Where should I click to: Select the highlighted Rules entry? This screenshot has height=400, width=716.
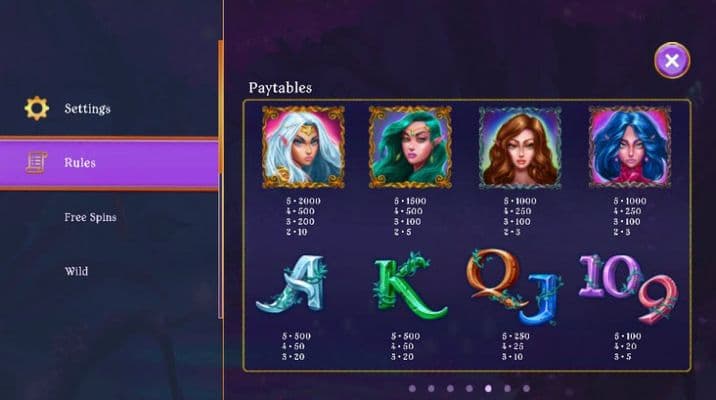pyautogui.click(x=80, y=162)
